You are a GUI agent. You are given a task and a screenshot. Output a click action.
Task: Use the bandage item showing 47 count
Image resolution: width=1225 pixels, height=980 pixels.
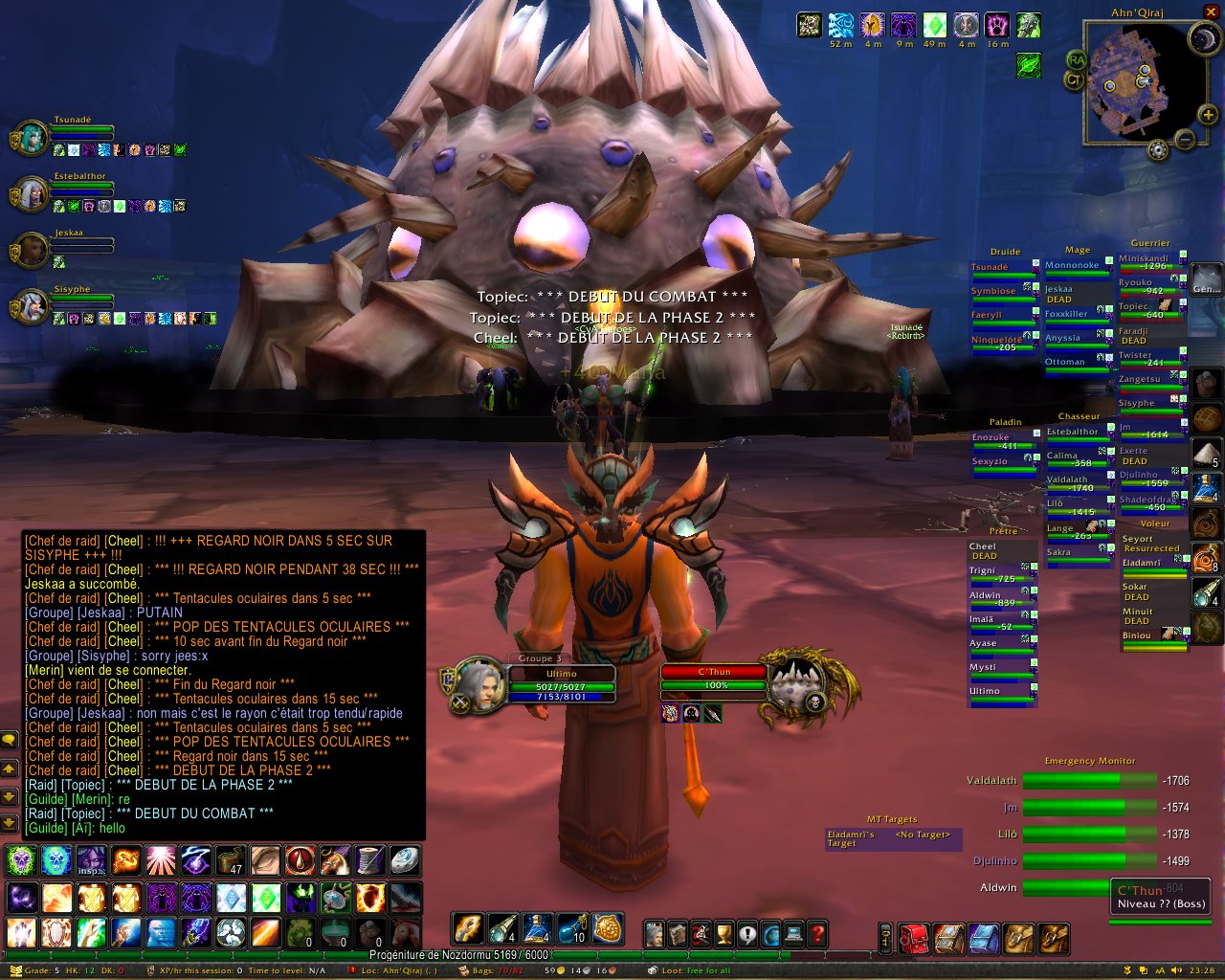tap(231, 861)
